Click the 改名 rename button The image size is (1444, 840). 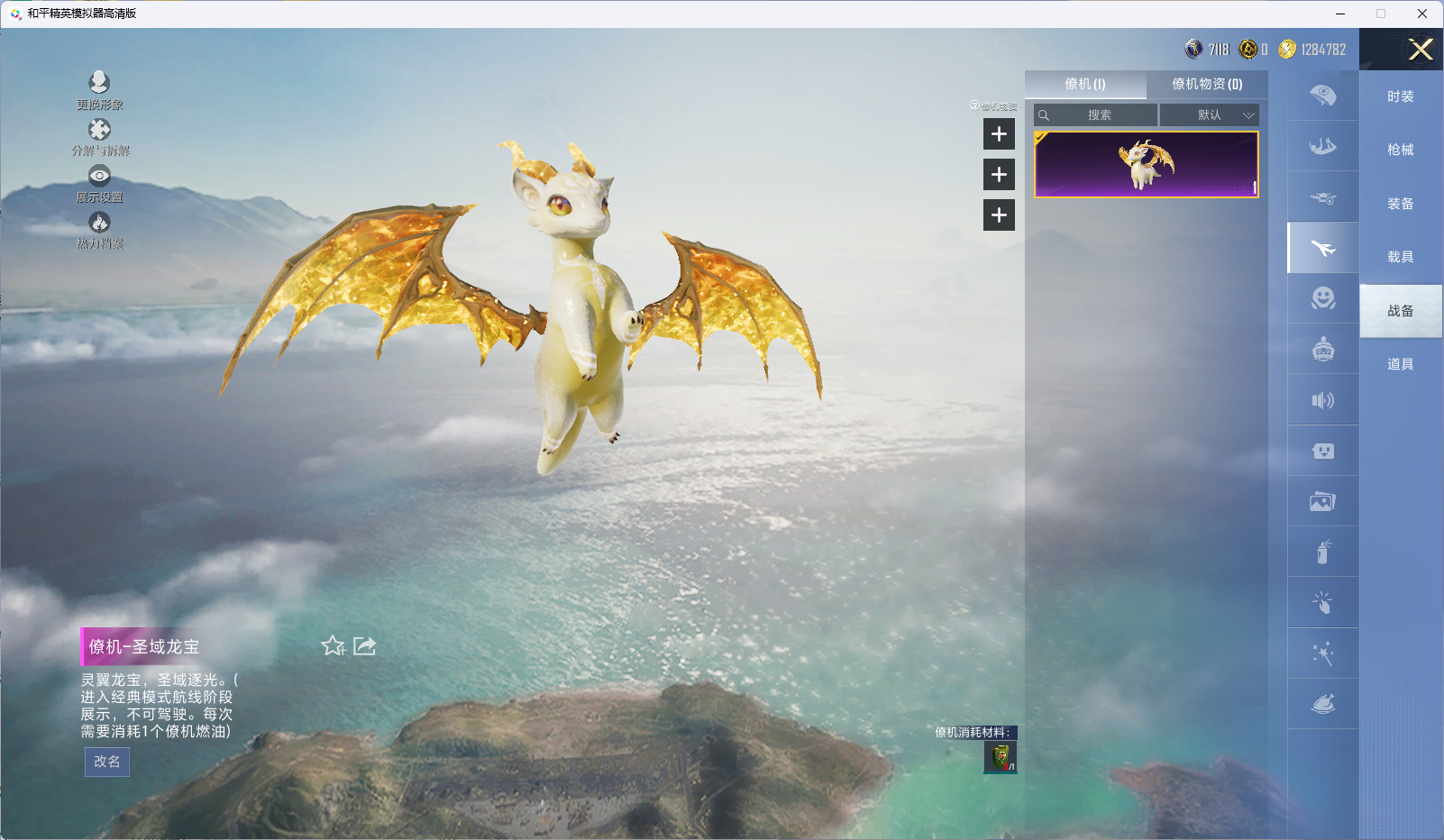pos(107,762)
